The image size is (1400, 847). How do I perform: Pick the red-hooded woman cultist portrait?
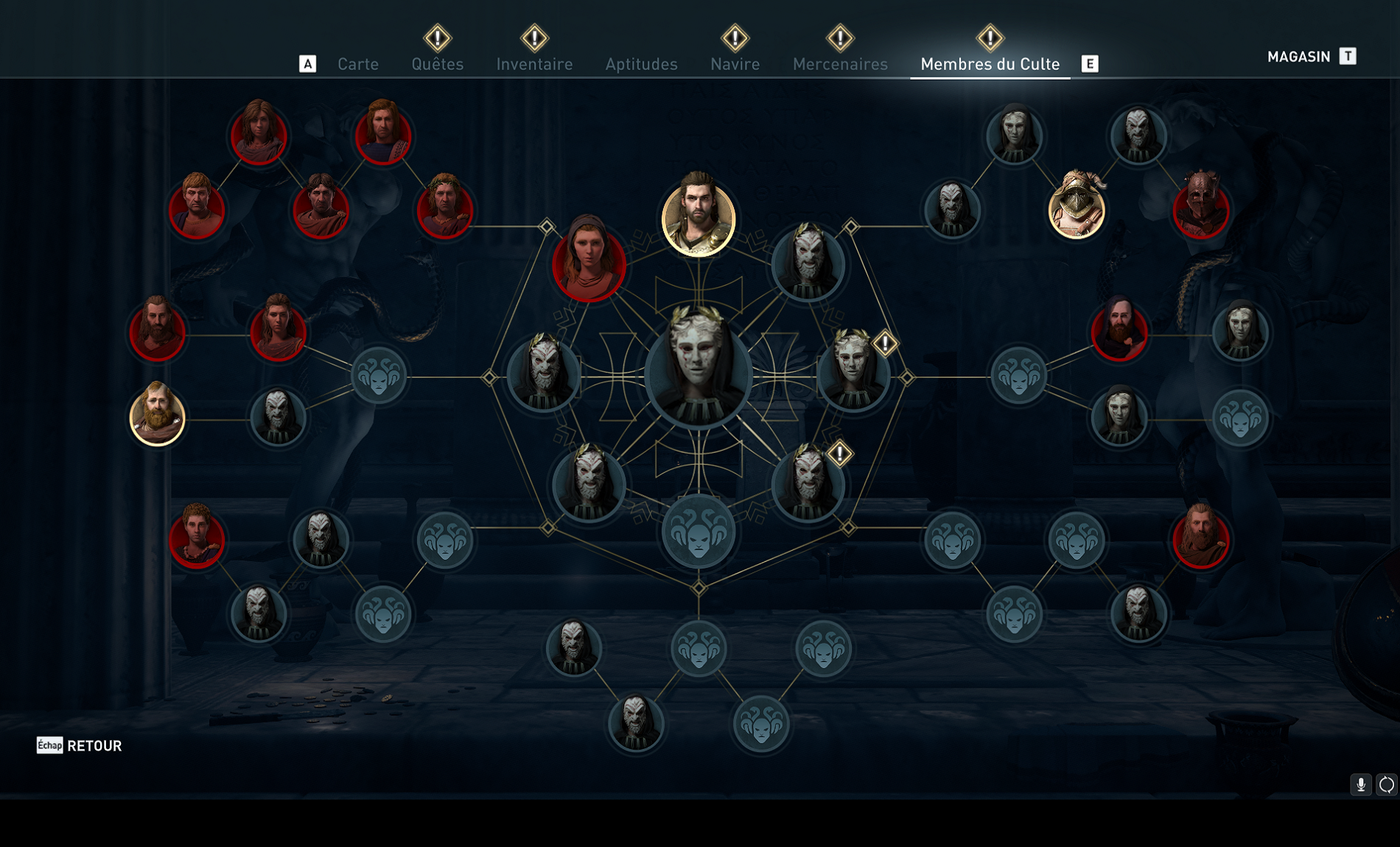[x=589, y=261]
